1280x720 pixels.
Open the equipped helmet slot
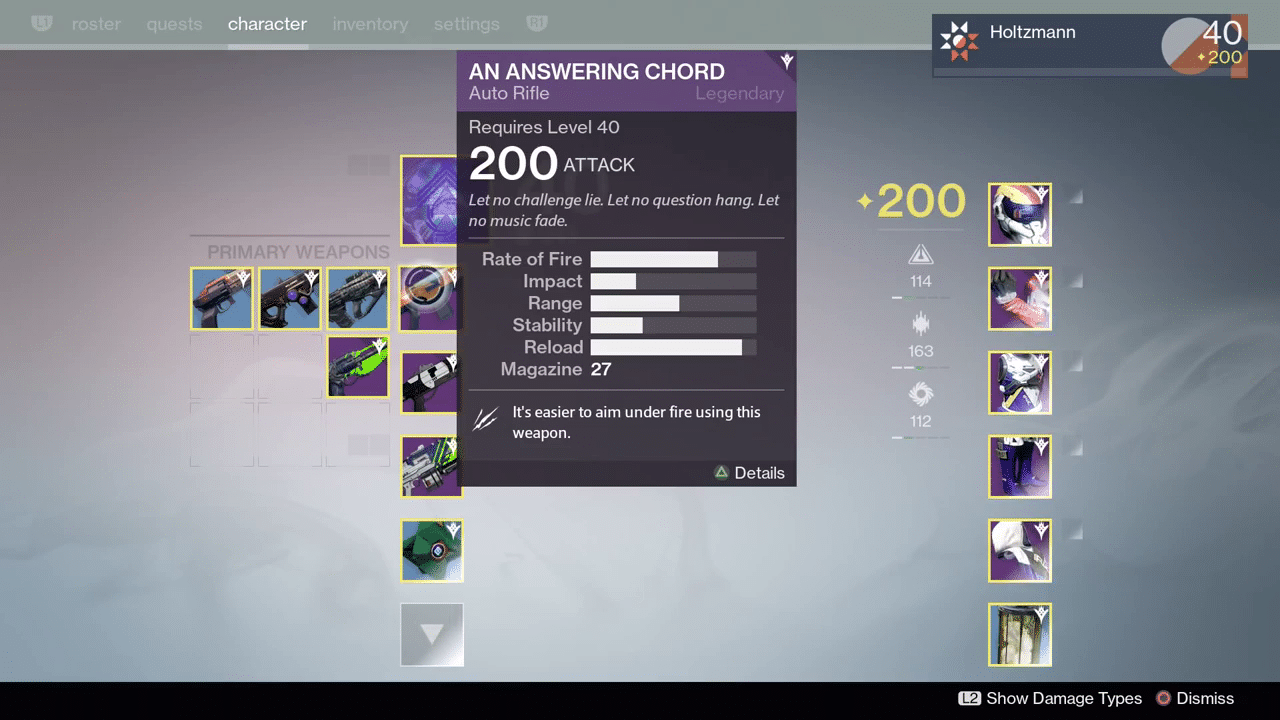pos(1019,214)
